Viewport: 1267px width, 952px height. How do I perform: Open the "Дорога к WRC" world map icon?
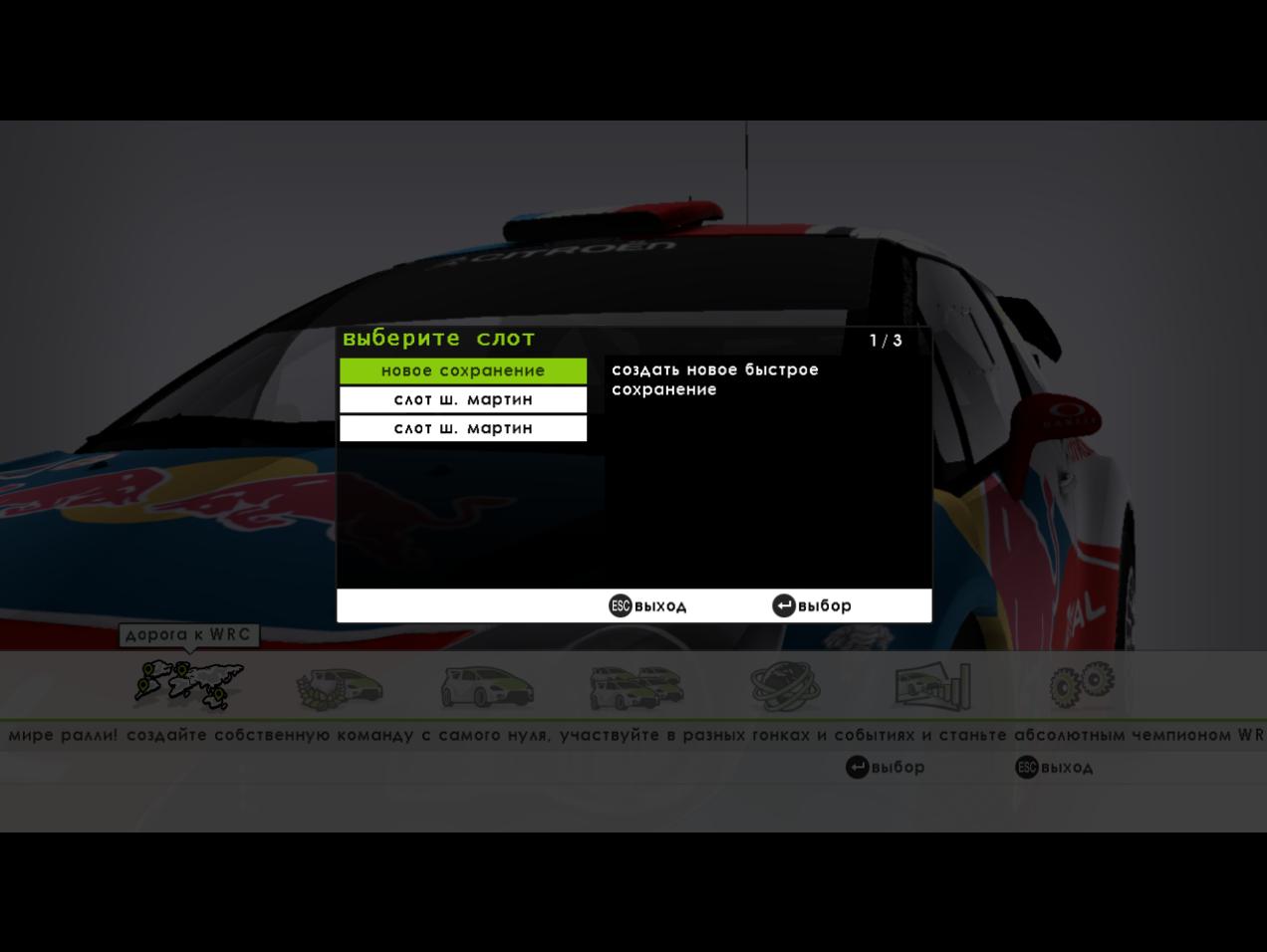point(189,685)
